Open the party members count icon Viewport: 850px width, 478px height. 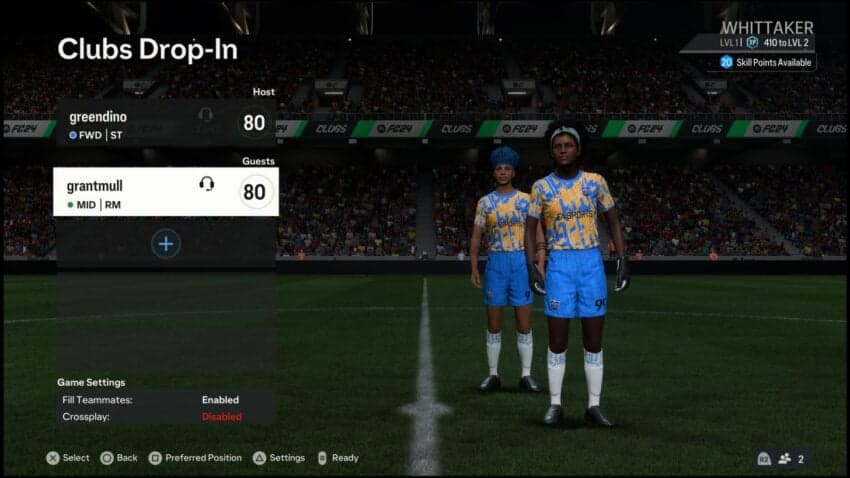(x=791, y=459)
